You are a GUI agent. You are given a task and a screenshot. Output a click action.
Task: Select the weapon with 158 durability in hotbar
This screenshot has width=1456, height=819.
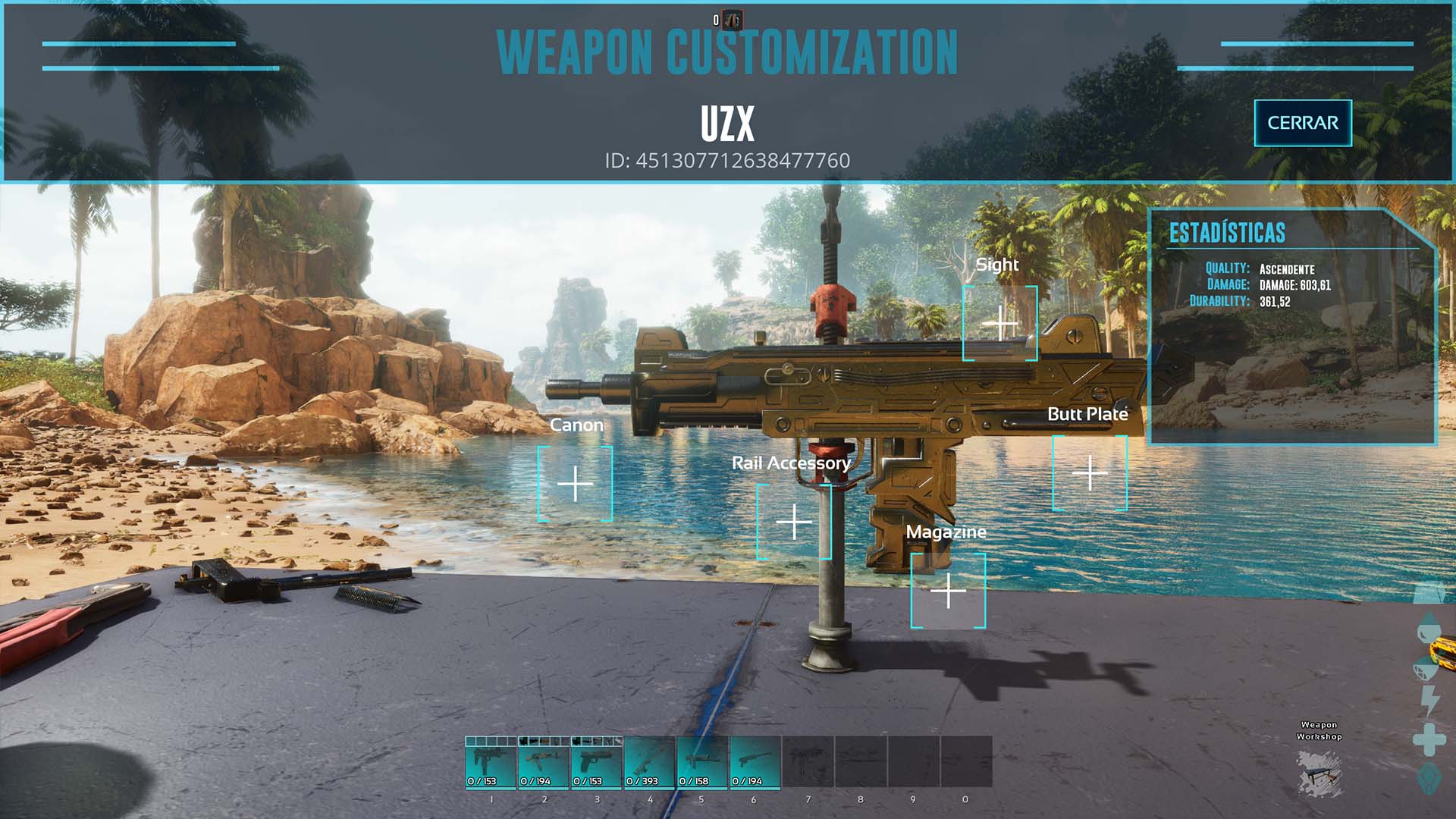702,763
